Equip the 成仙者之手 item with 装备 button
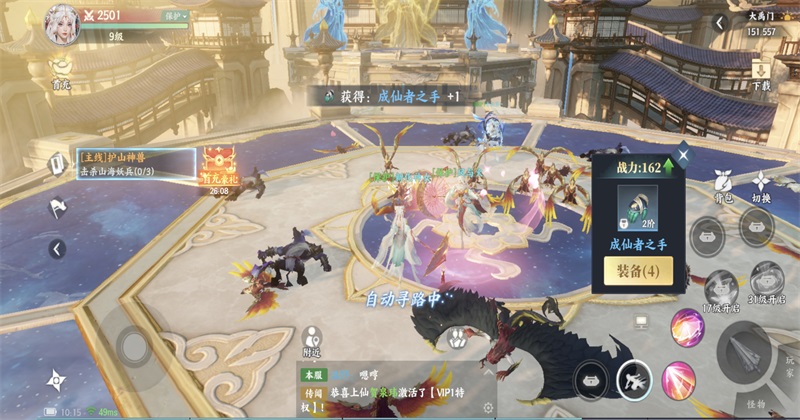The image size is (800, 420). (x=637, y=271)
